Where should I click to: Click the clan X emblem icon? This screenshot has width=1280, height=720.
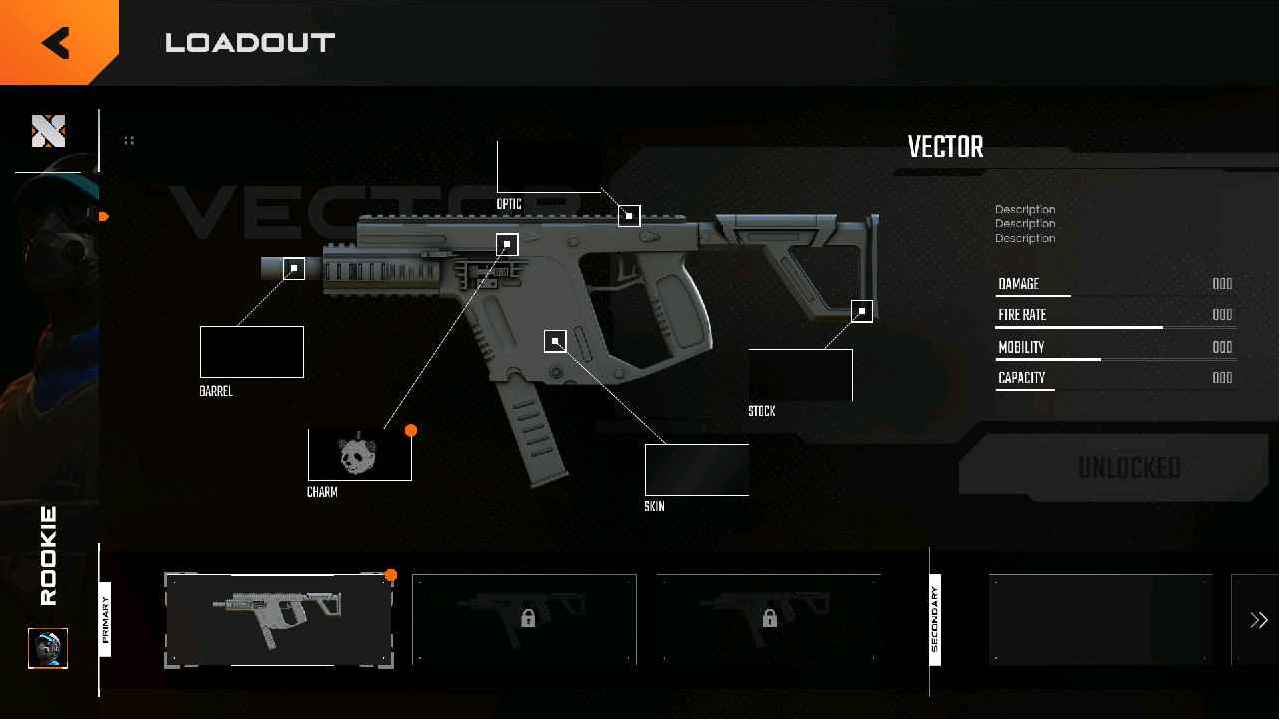[47, 130]
